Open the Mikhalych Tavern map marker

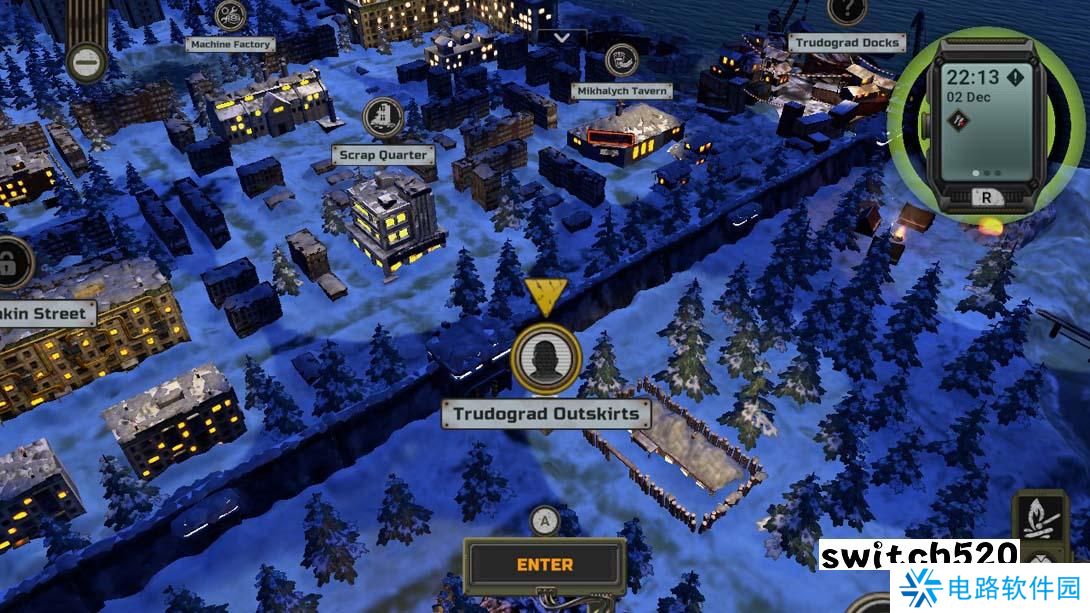[x=621, y=60]
